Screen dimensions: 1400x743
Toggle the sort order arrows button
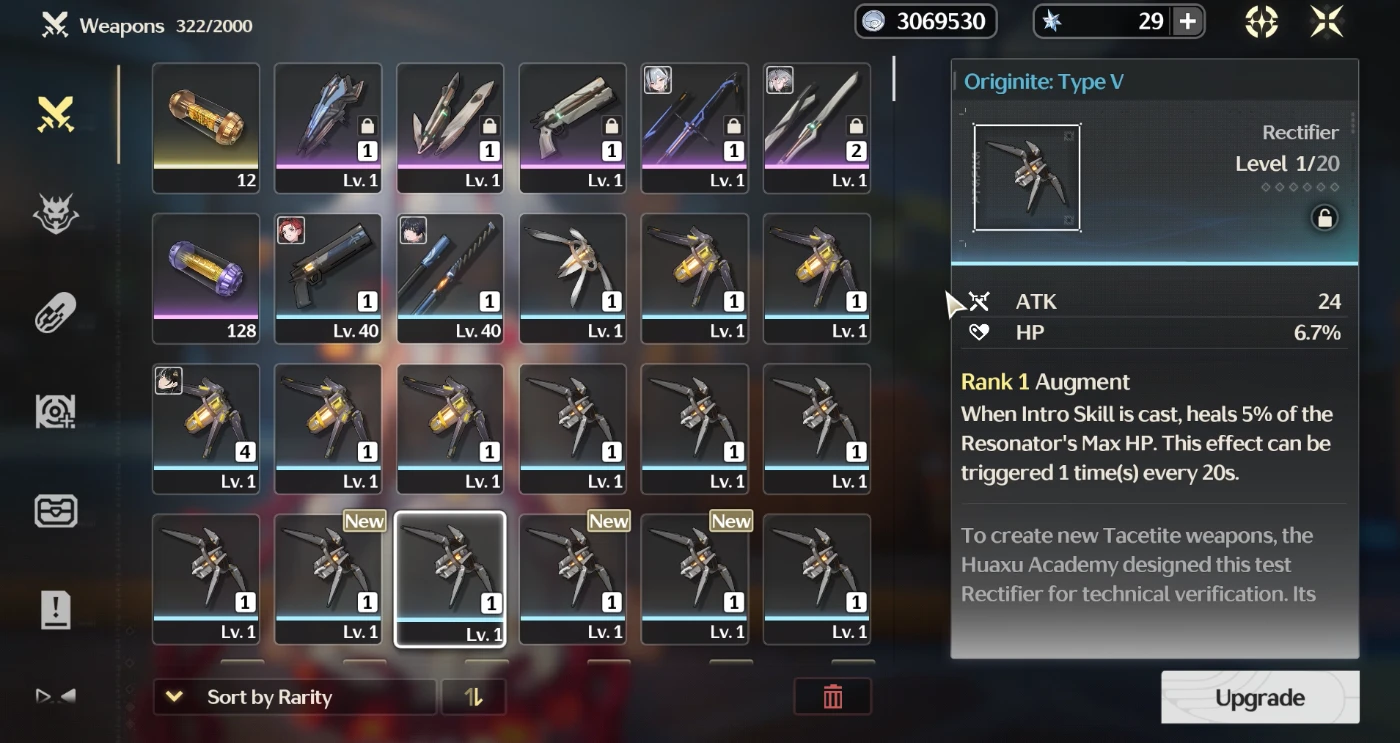pyautogui.click(x=474, y=697)
